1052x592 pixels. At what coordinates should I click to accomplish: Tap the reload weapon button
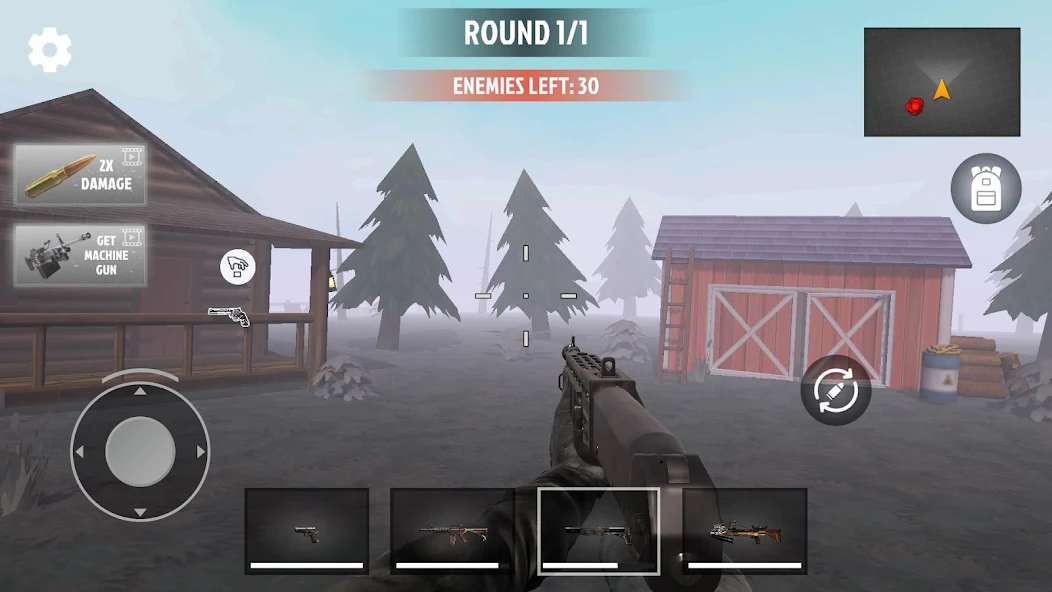pos(835,390)
